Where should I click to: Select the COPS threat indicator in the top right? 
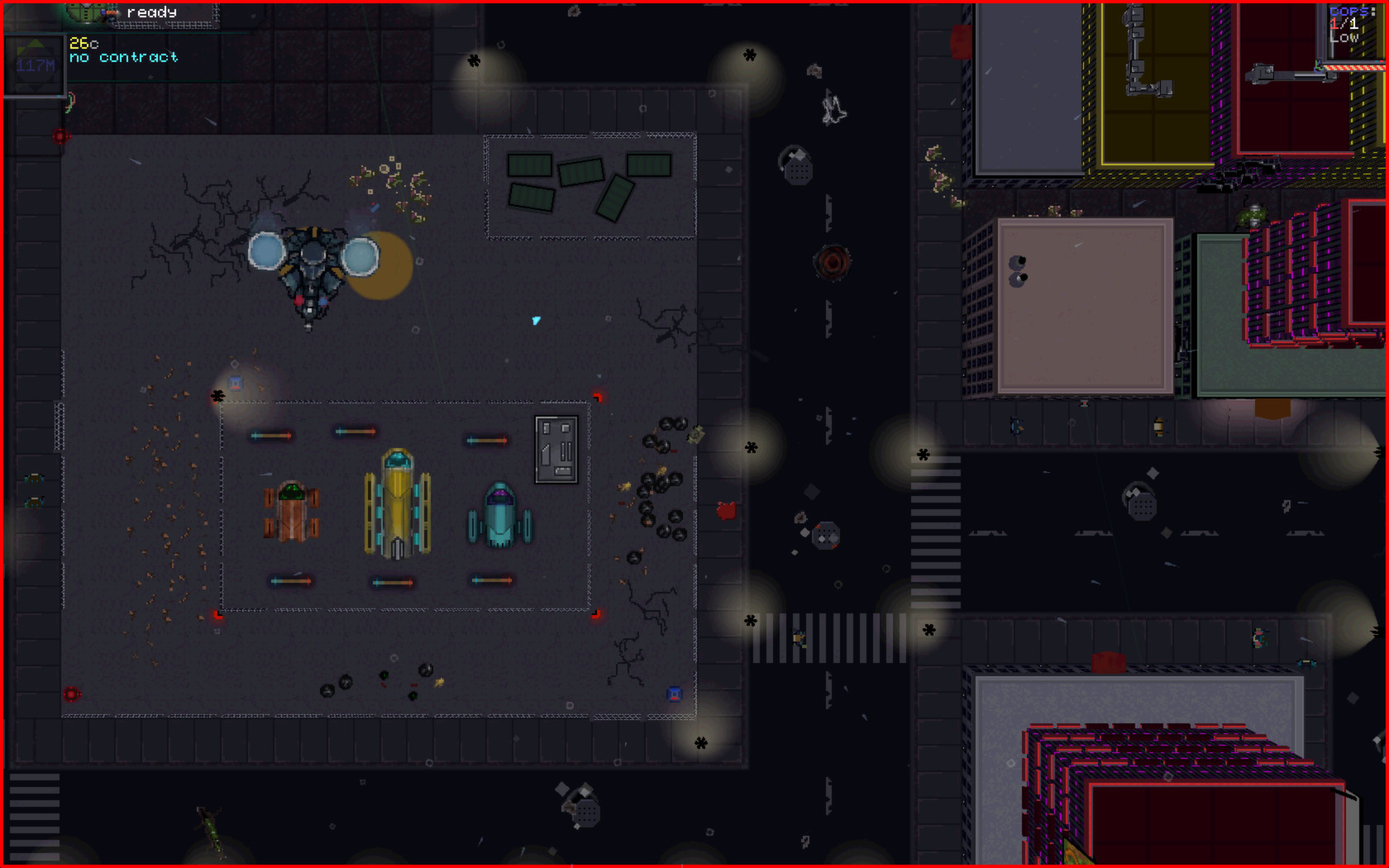[x=1349, y=11]
